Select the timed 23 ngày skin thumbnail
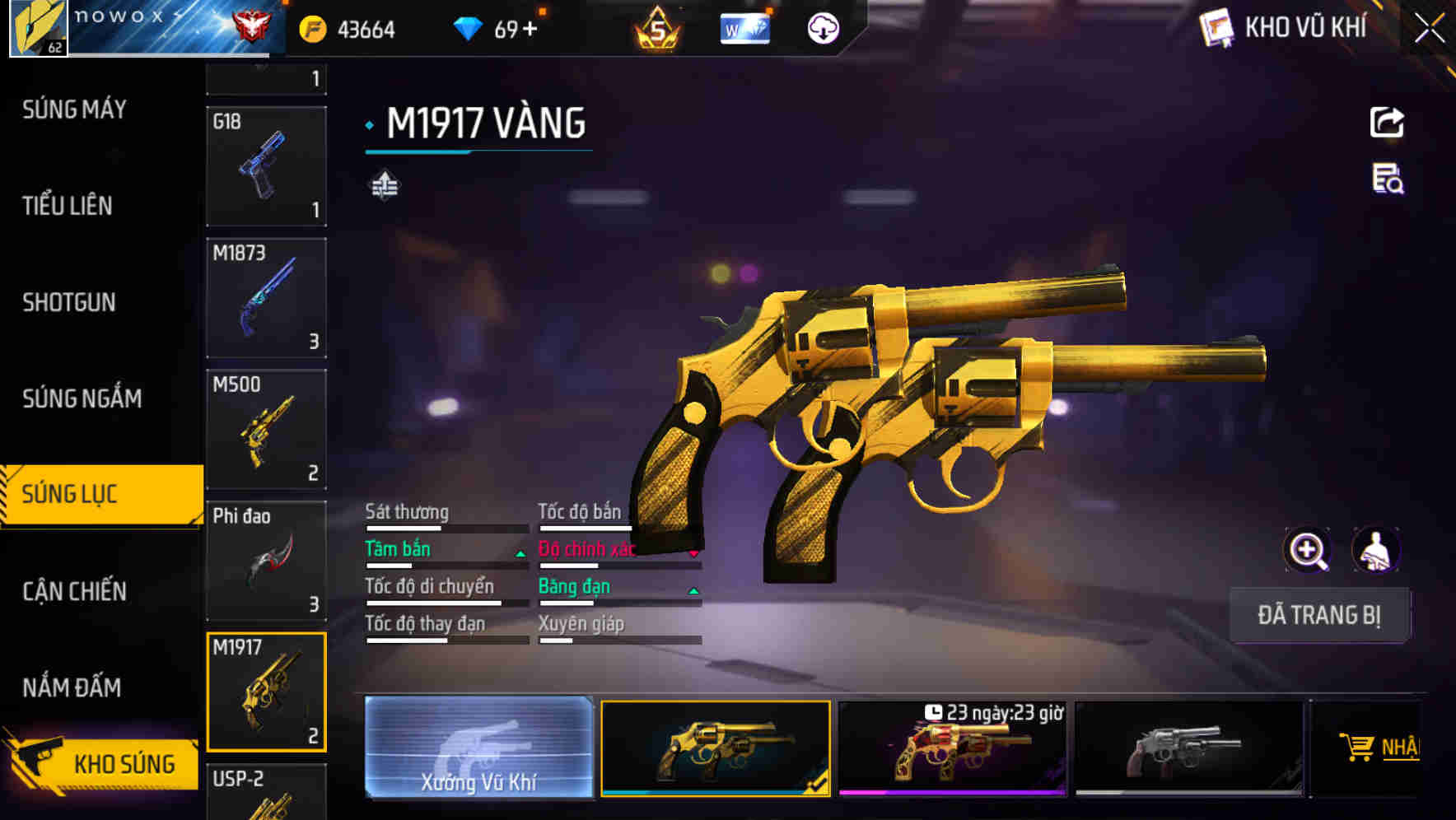 [x=952, y=748]
